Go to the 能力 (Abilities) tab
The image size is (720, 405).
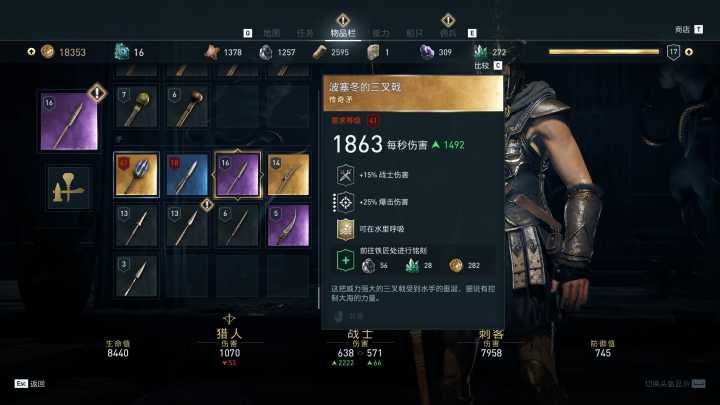click(x=380, y=33)
